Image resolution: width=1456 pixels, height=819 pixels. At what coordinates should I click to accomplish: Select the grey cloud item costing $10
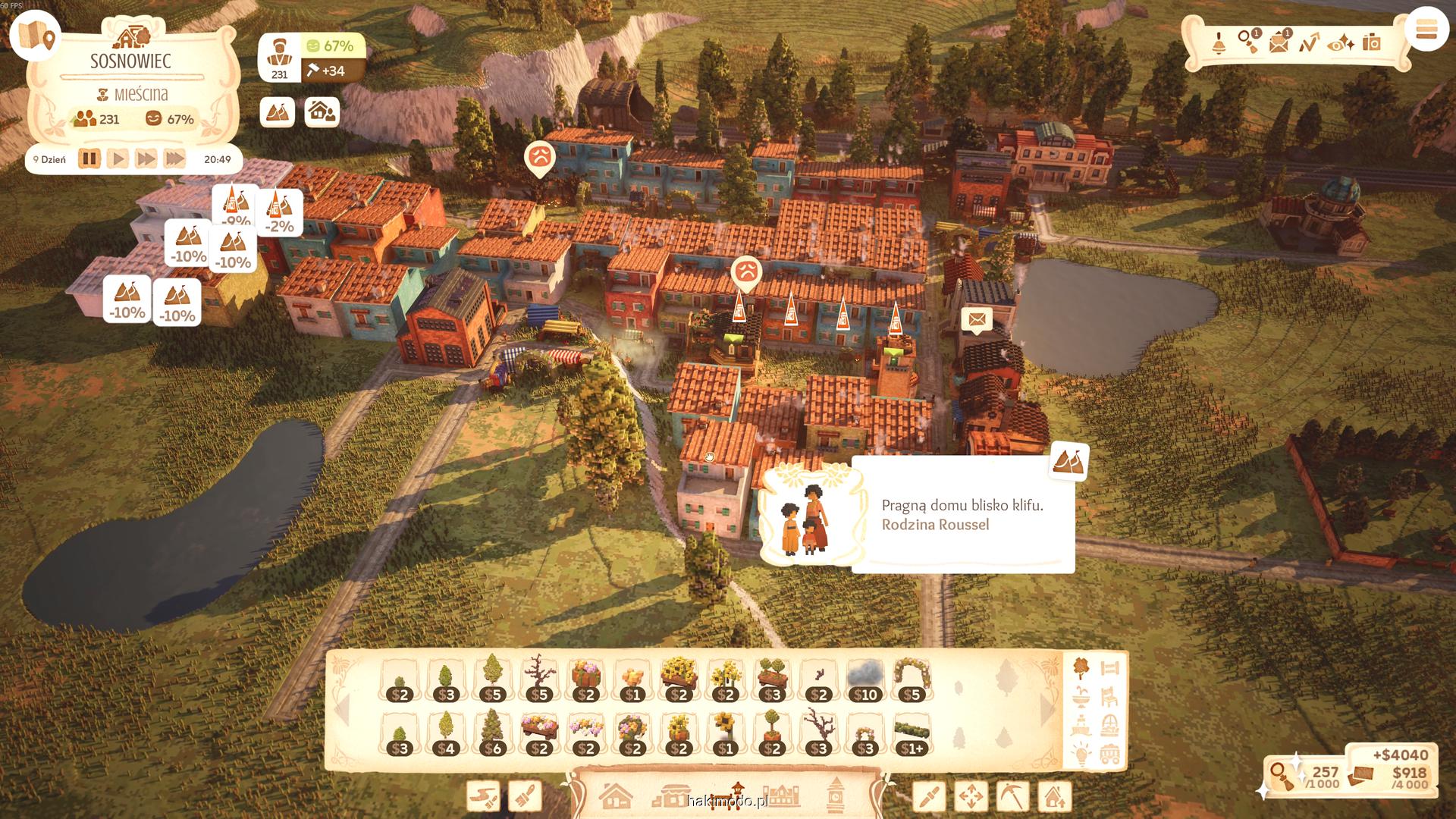[865, 679]
